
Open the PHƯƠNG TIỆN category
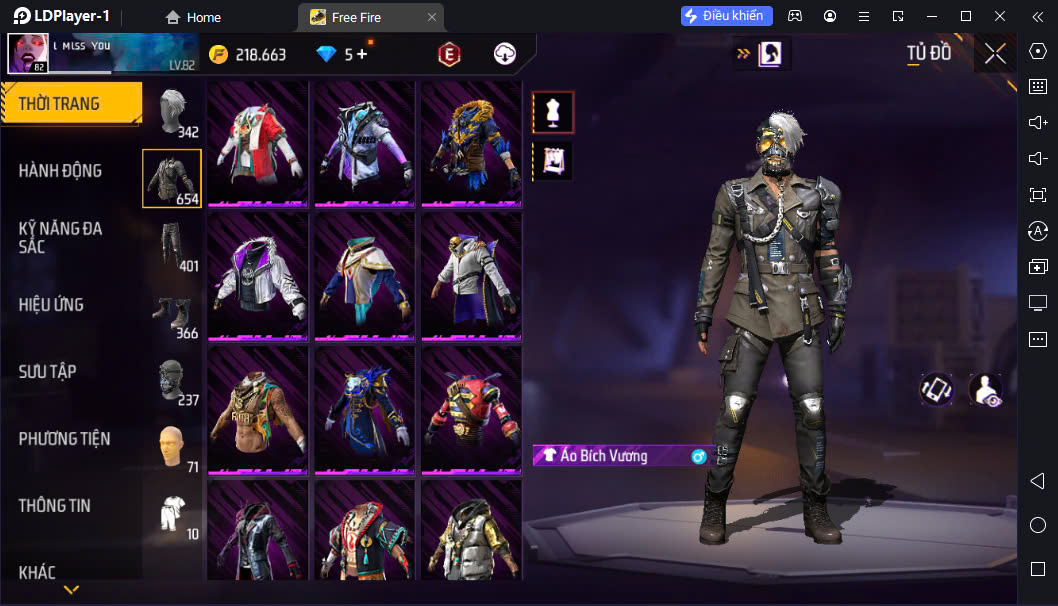(x=65, y=439)
